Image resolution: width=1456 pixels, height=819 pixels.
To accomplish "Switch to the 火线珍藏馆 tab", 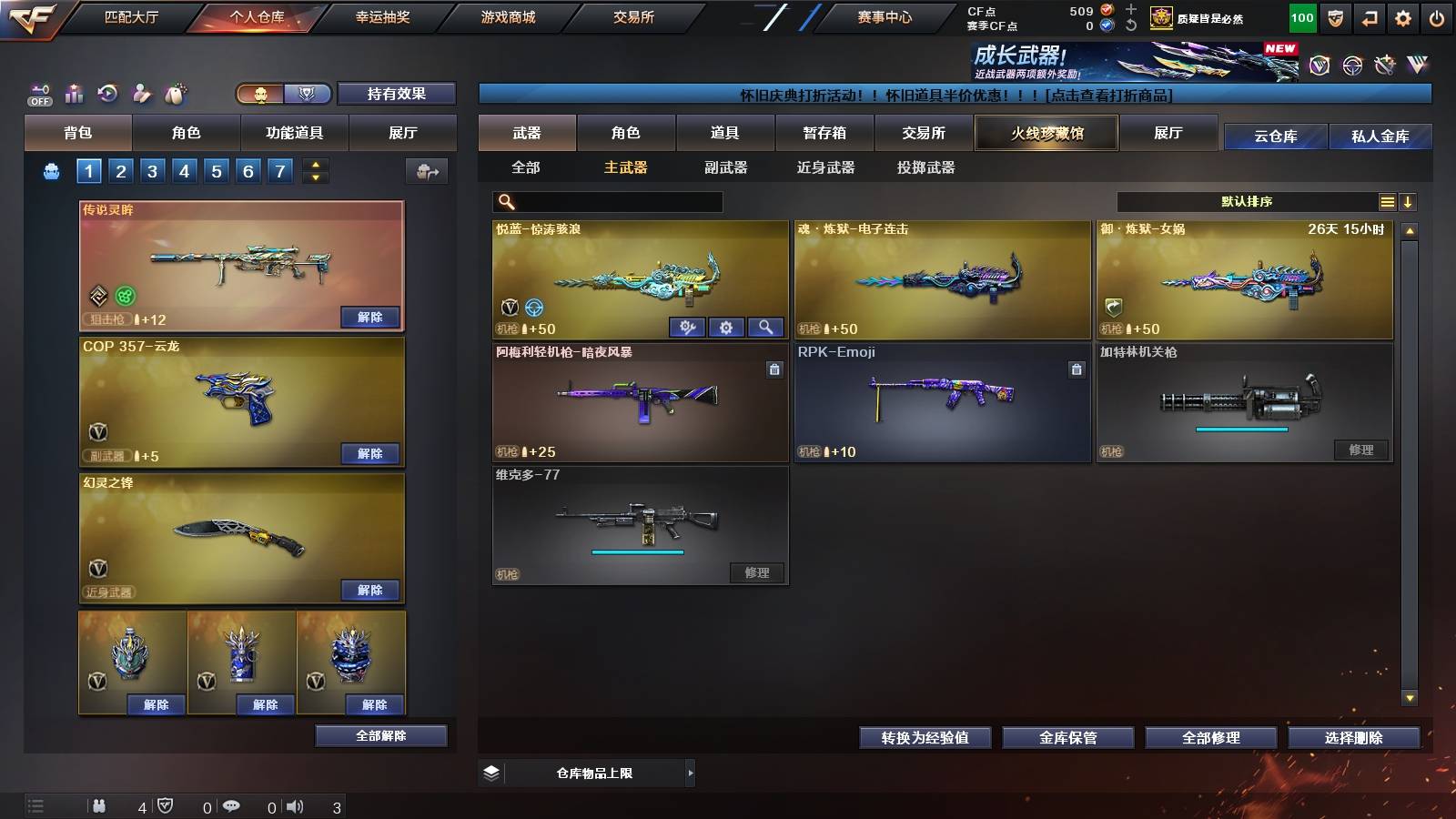I will [x=1046, y=133].
